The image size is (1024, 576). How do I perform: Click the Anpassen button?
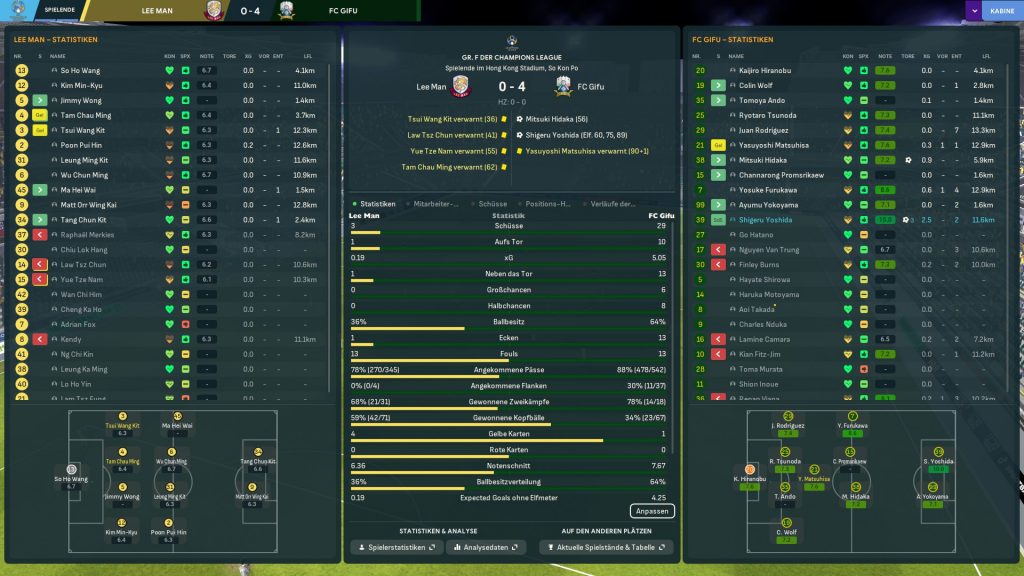[652, 511]
